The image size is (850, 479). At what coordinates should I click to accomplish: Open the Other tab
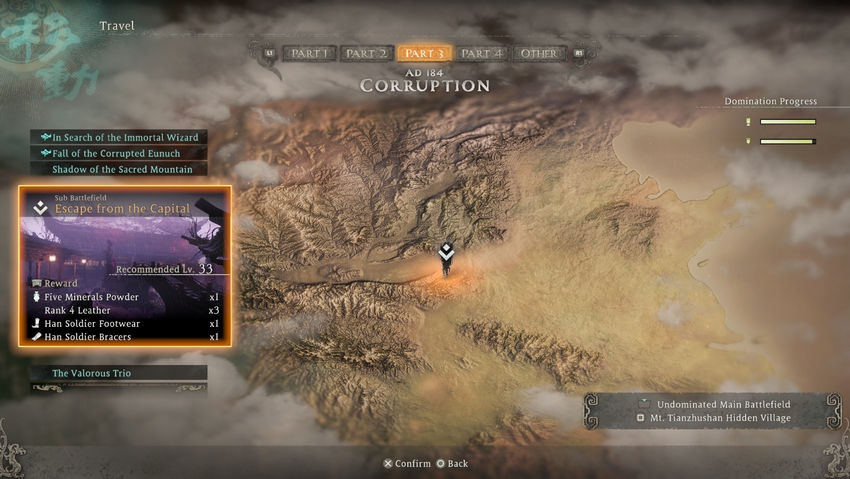coord(539,54)
